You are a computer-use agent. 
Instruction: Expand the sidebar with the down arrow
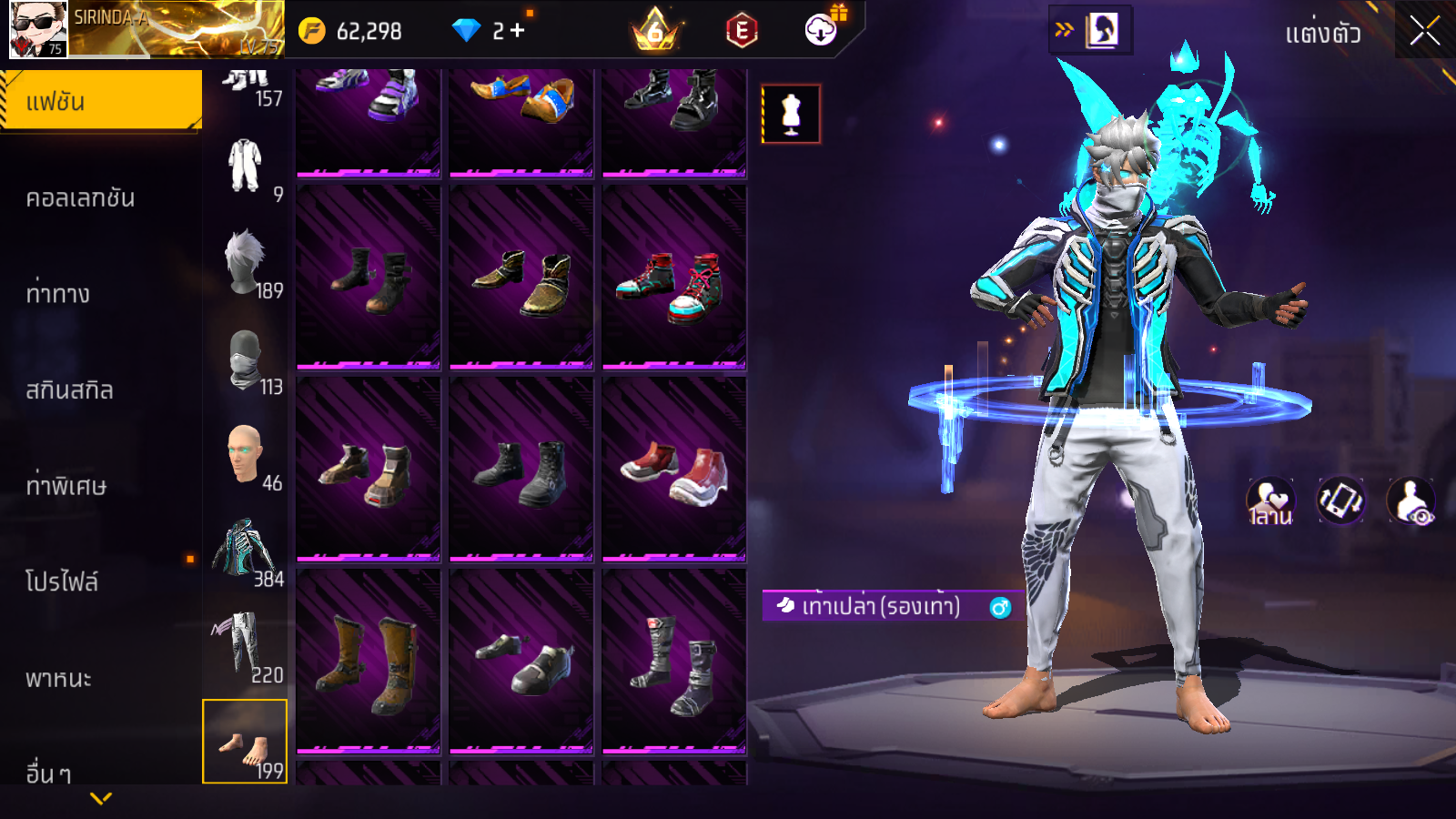point(101,798)
